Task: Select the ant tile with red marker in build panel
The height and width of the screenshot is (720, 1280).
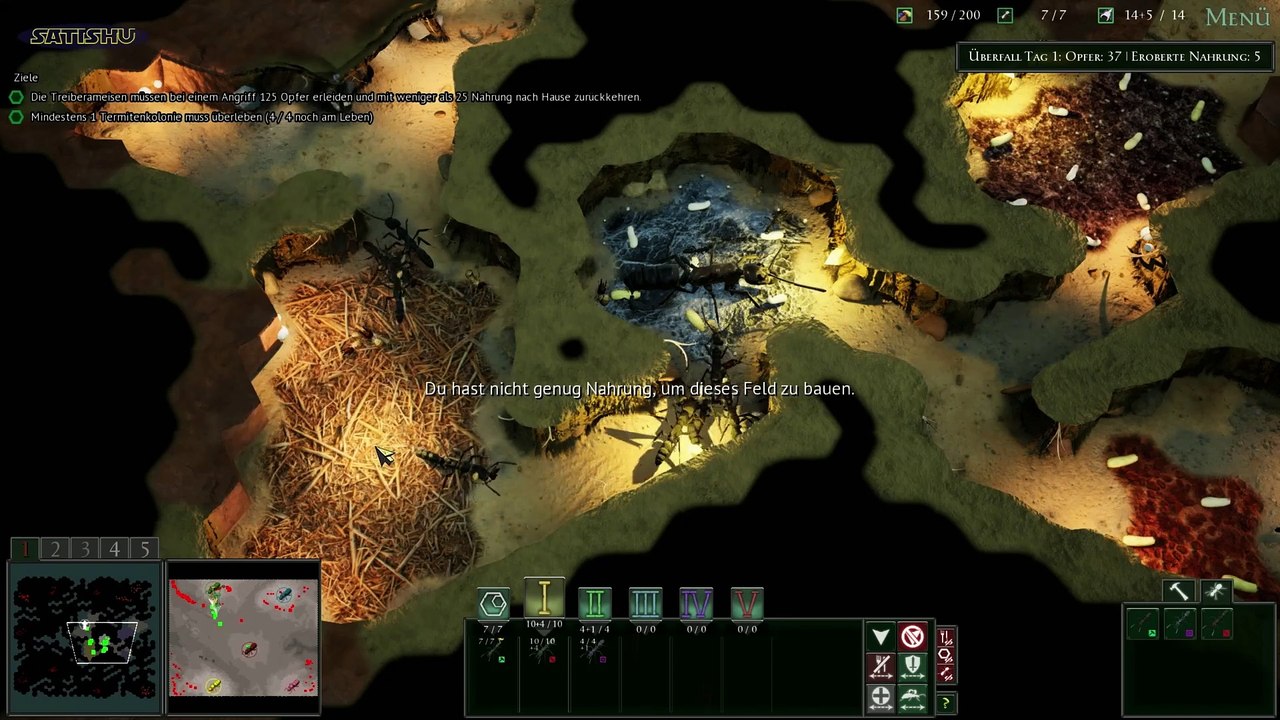Action: 1217,624
